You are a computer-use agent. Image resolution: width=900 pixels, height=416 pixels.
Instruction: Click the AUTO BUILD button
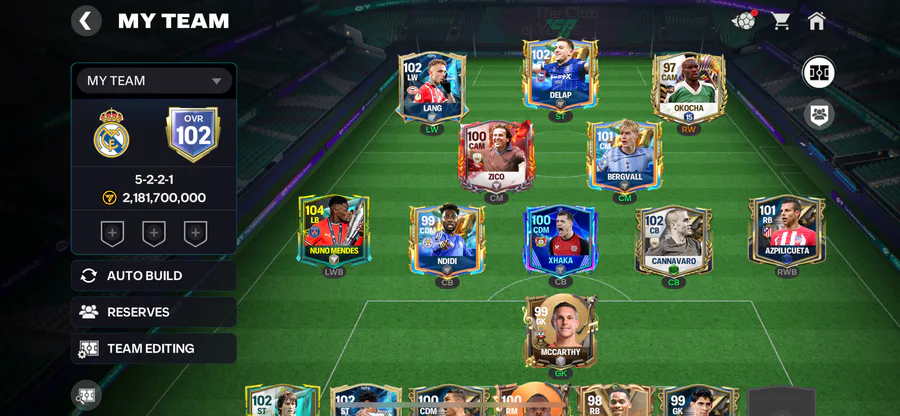(x=154, y=276)
